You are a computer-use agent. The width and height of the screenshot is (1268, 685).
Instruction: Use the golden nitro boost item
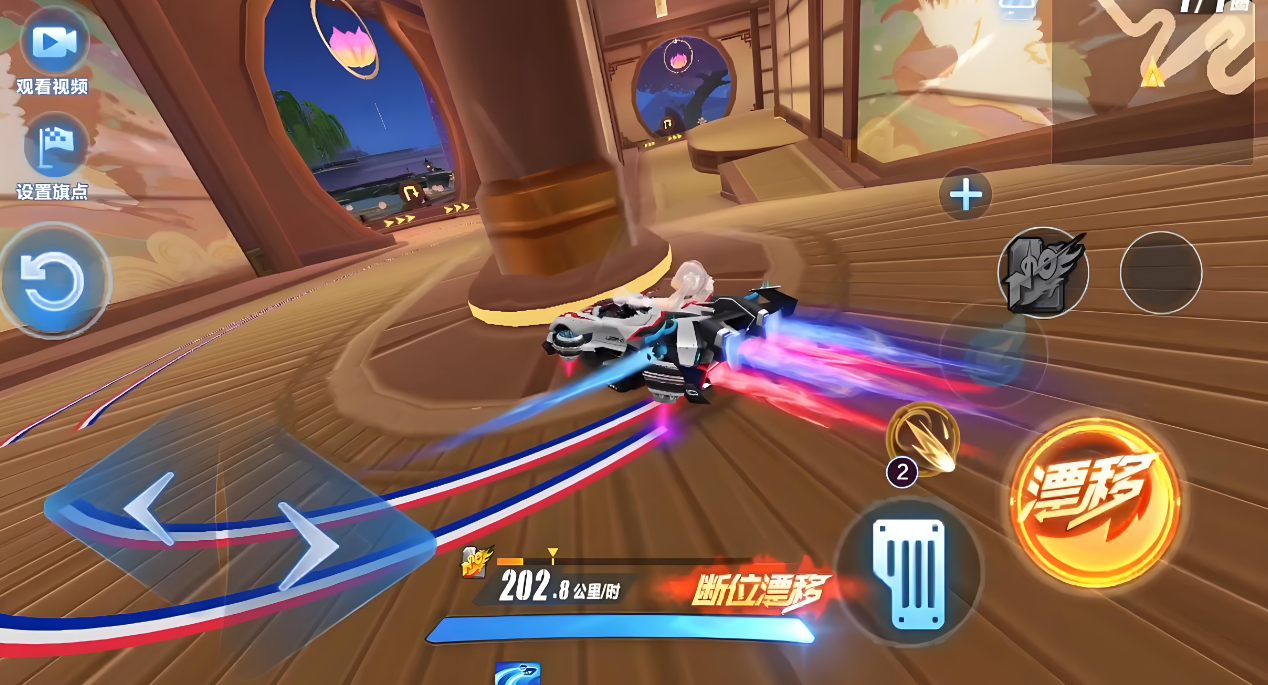coord(923,440)
